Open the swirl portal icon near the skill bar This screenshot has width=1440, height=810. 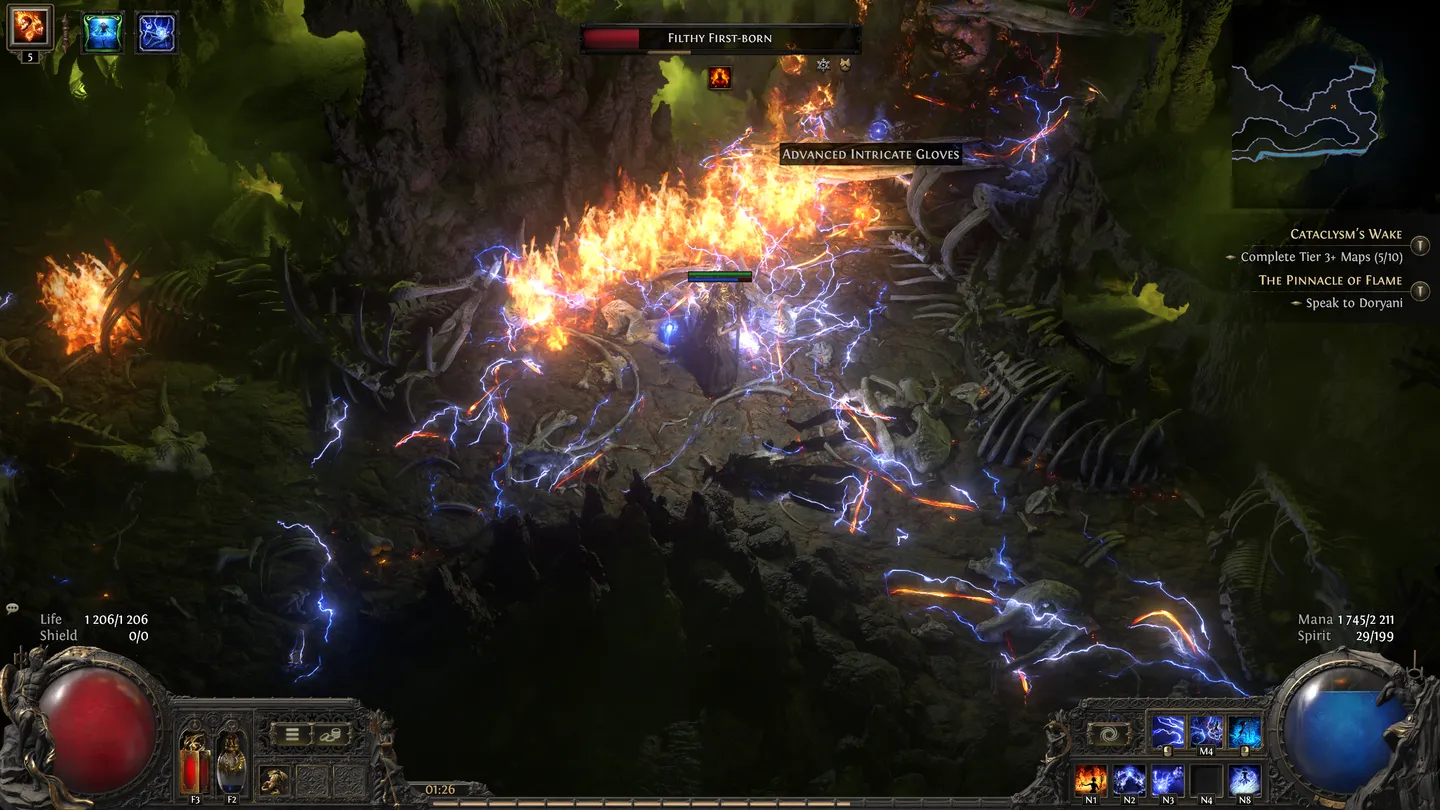click(1112, 734)
